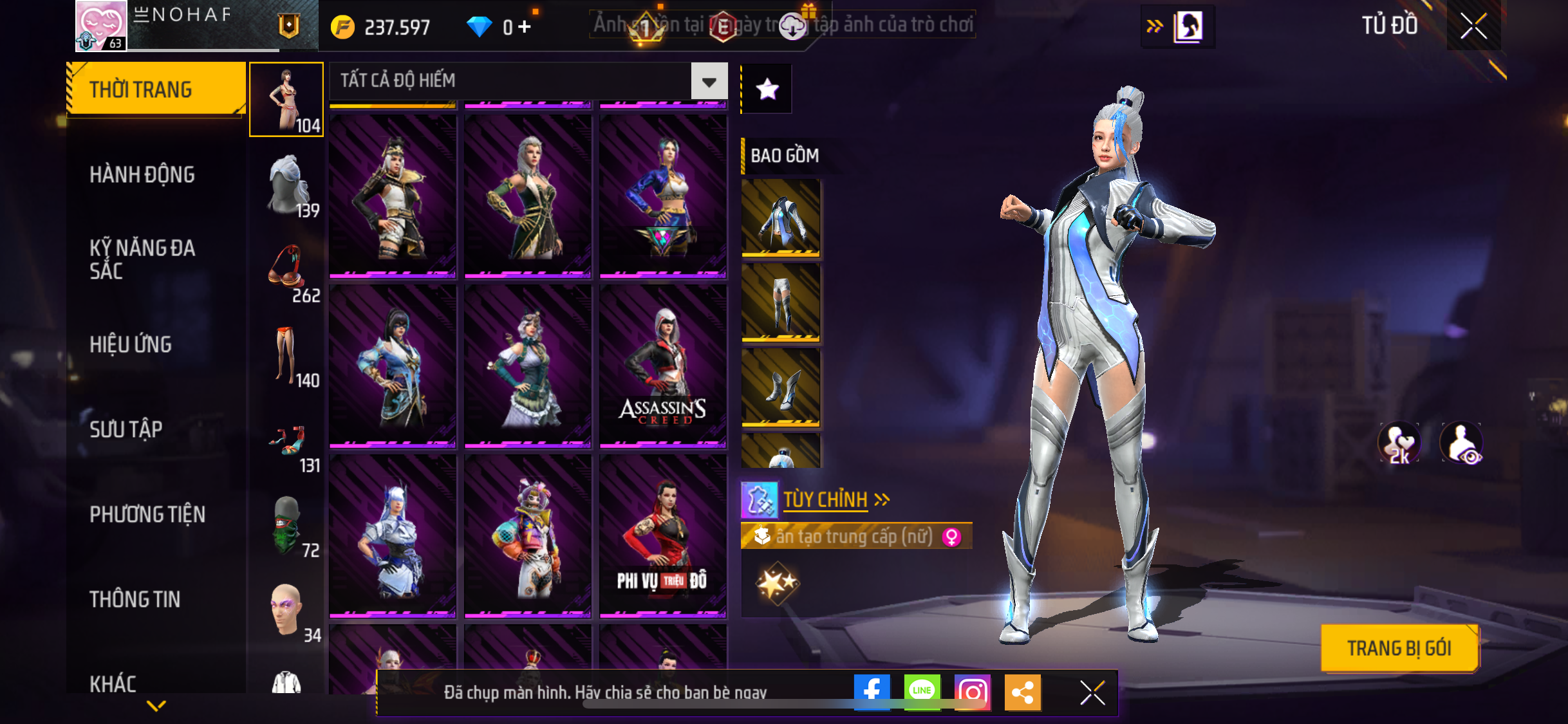Share the screenshot via Instagram
Image resolution: width=1568 pixels, height=724 pixels.
pyautogui.click(x=972, y=692)
